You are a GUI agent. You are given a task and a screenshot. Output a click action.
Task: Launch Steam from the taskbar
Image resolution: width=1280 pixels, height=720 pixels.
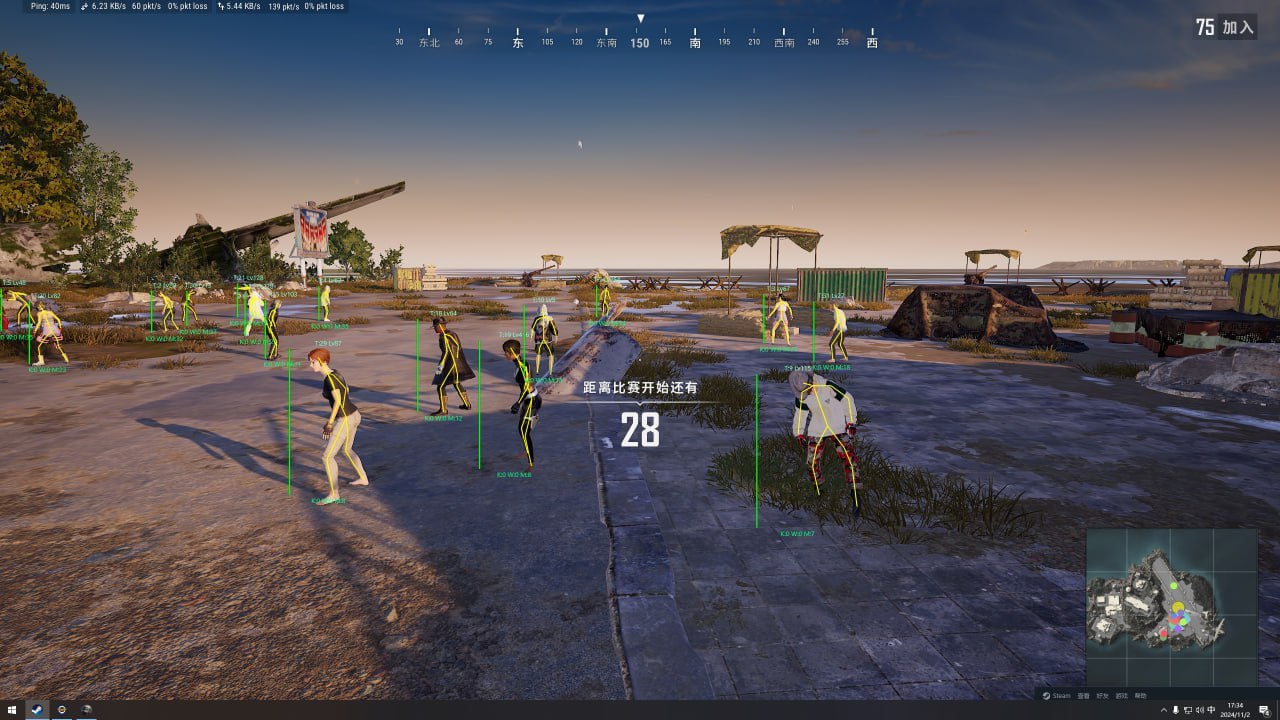[x=36, y=710]
